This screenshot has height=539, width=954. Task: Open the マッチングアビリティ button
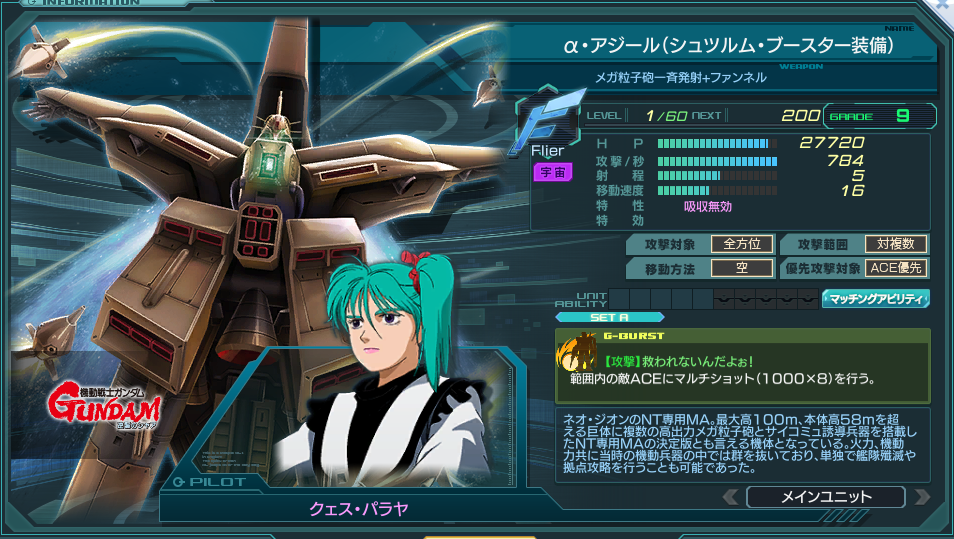(x=876, y=298)
